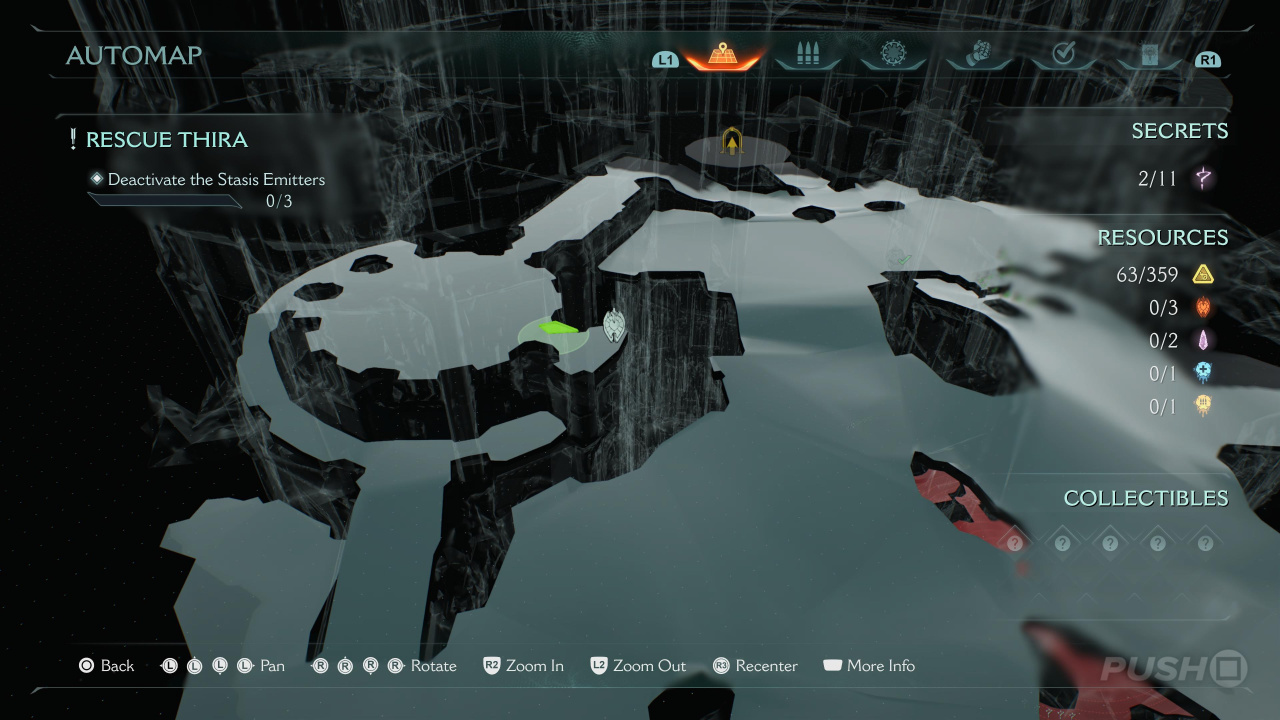Click the green objective marker on the map
1280x720 pixels.
(558, 327)
